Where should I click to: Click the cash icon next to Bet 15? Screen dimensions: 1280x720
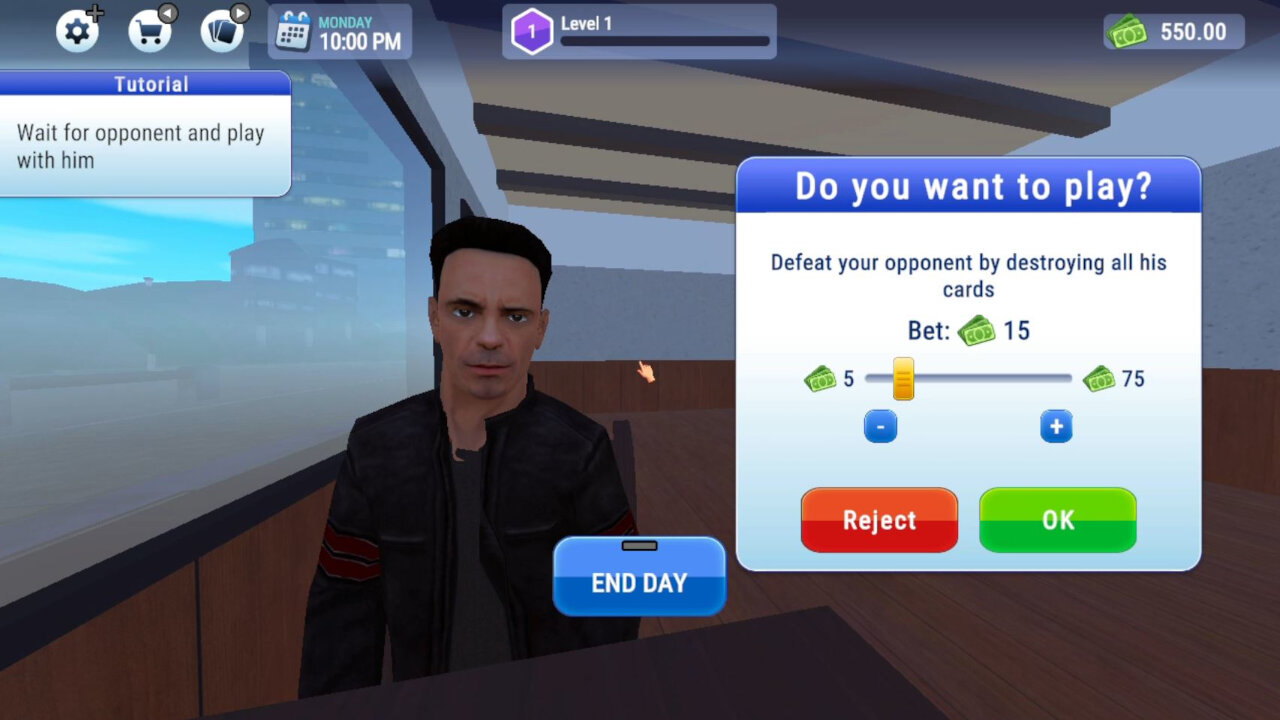tap(976, 330)
